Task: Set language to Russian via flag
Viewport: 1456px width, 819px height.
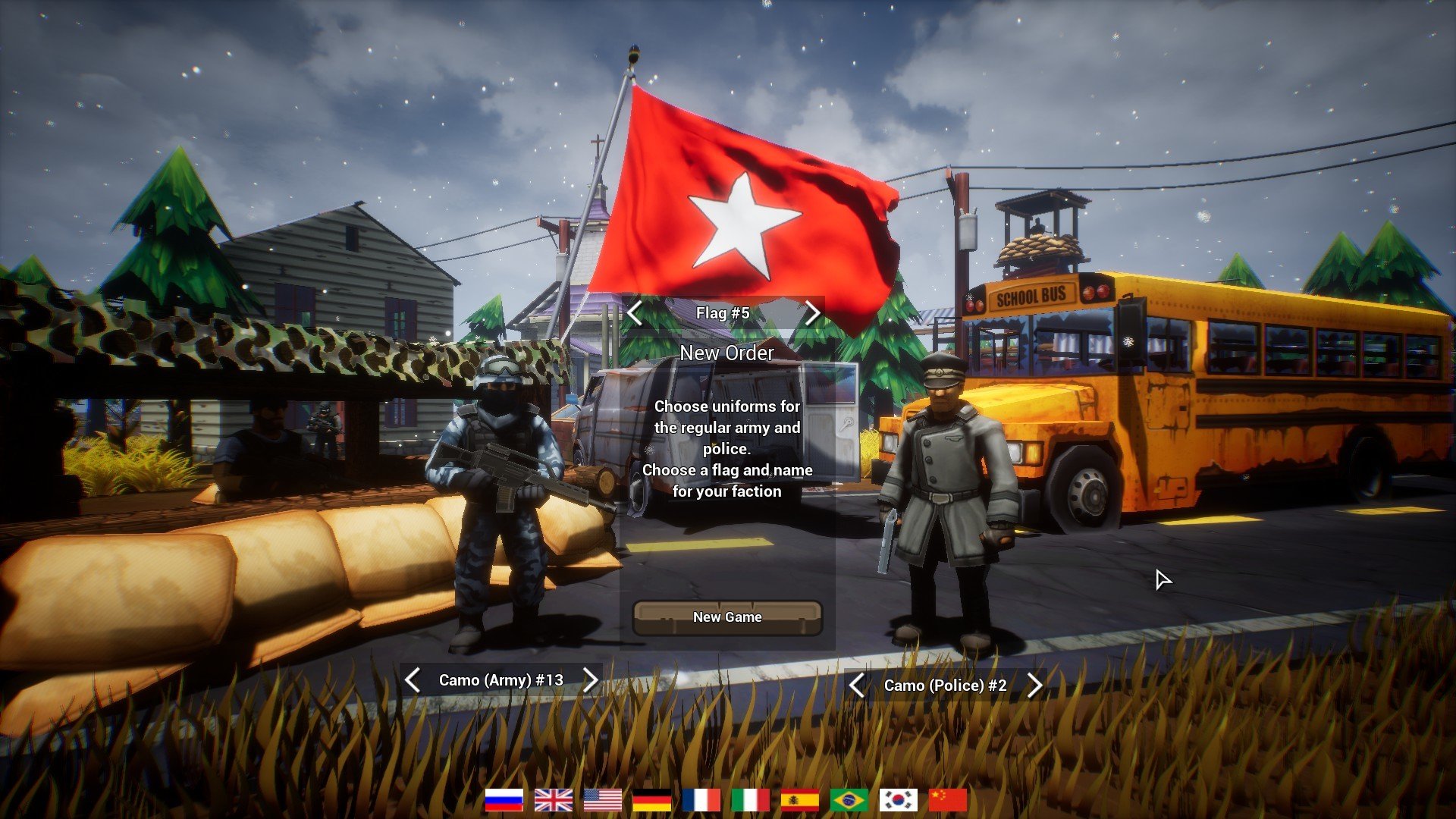Action: [x=504, y=799]
